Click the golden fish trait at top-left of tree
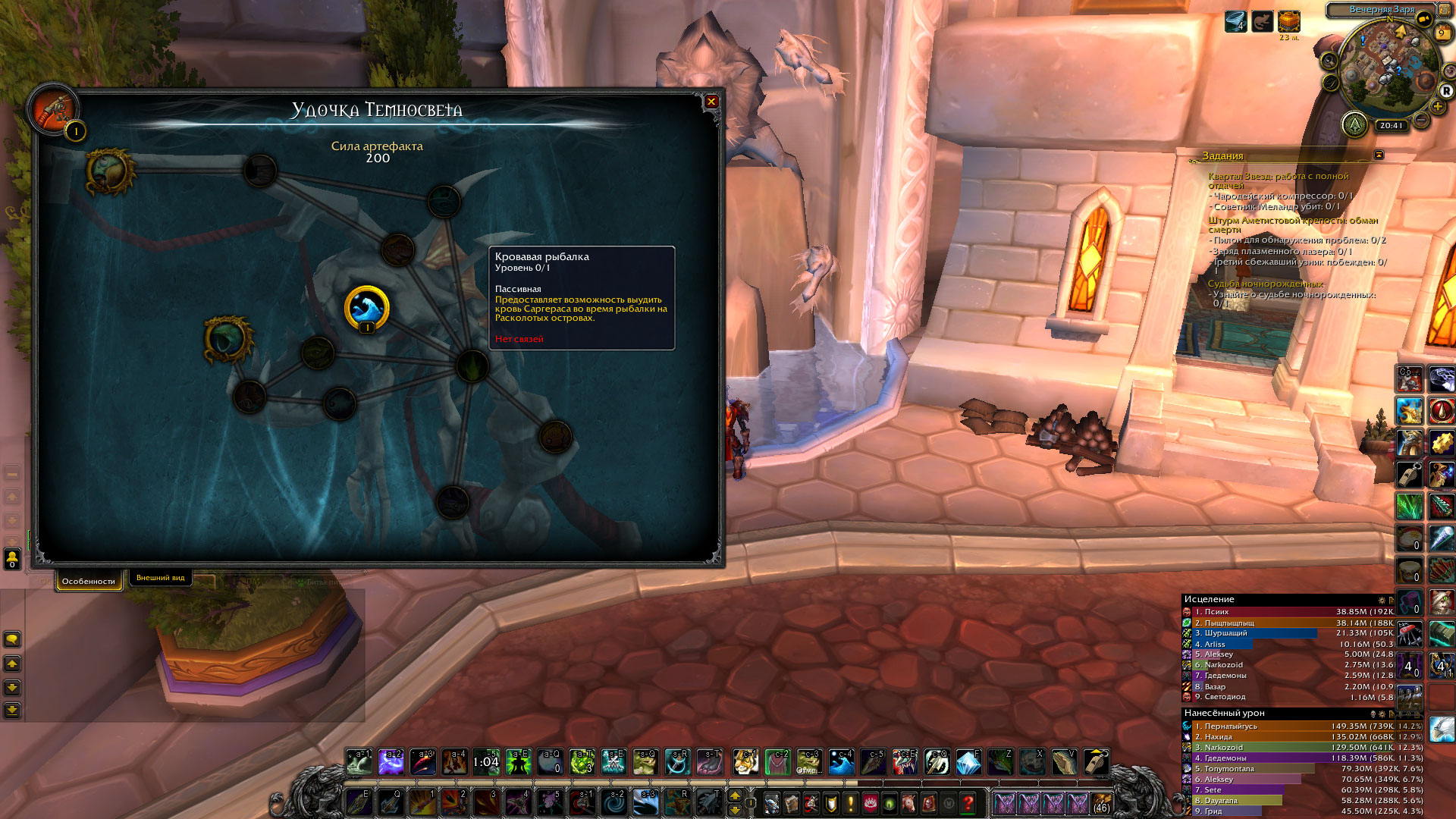This screenshot has width=1456, height=819. [109, 171]
